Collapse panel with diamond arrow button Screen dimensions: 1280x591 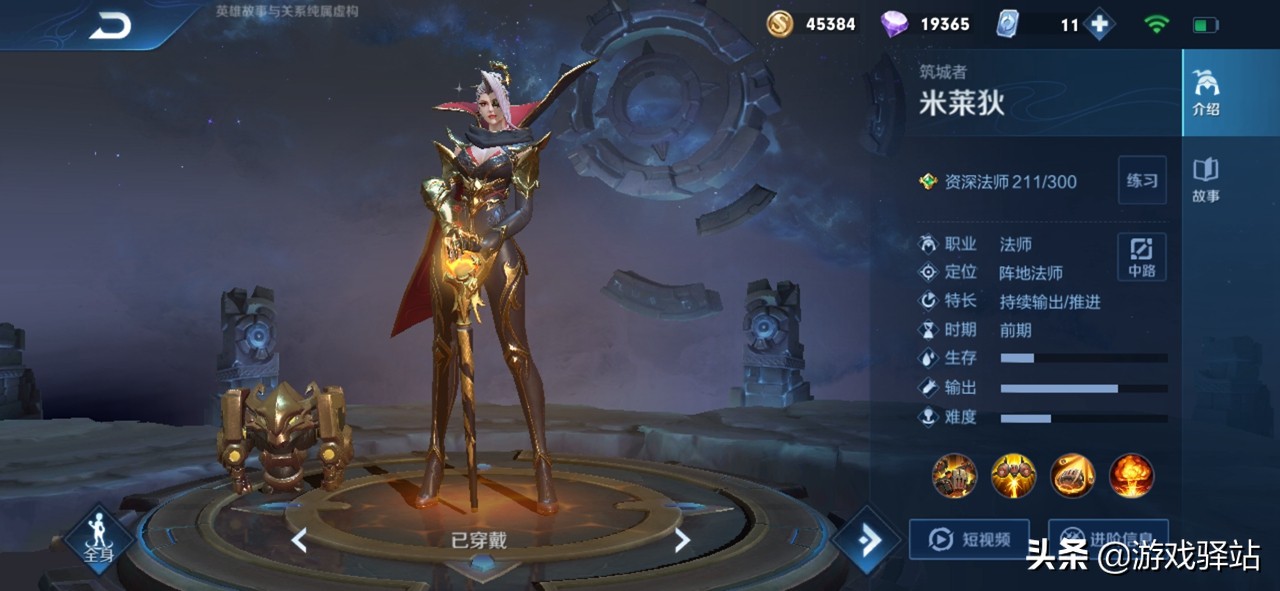coord(866,541)
